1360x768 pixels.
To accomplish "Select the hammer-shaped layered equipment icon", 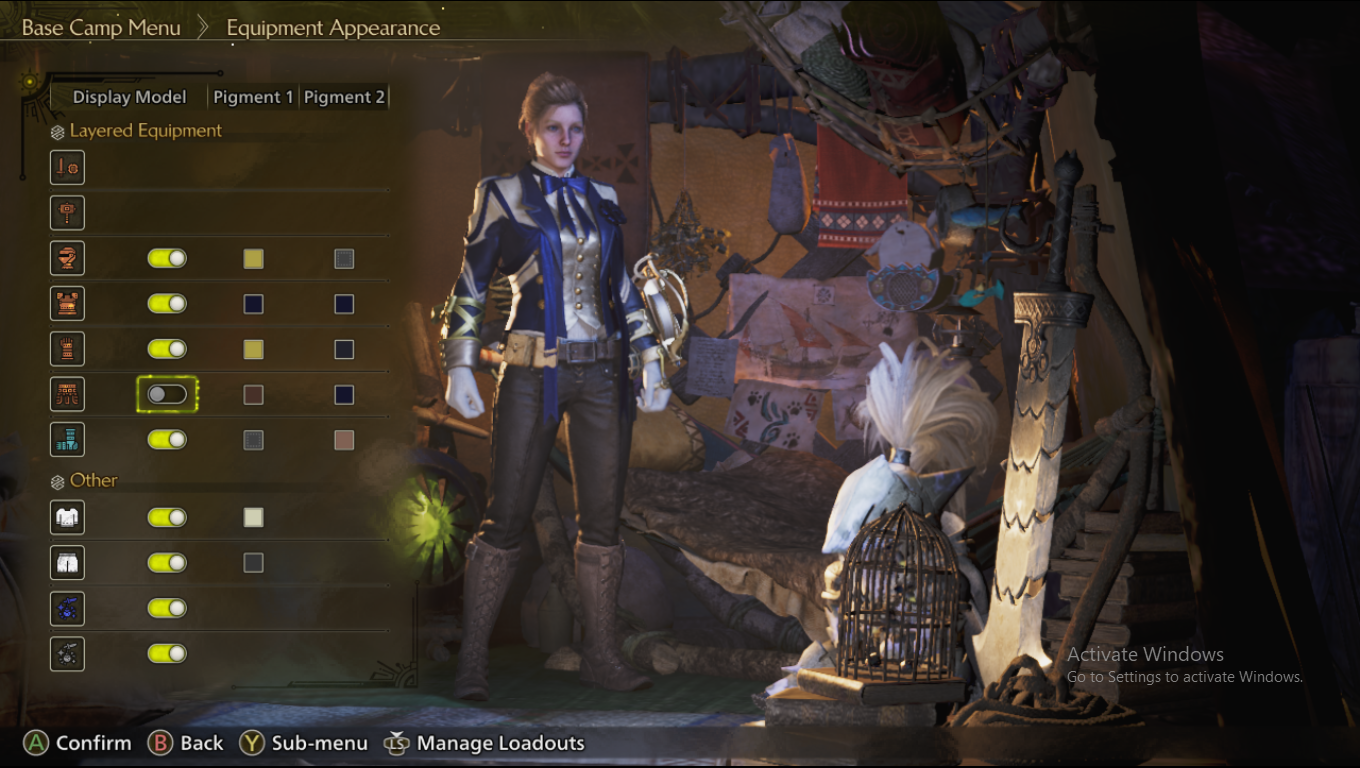I will click(68, 213).
